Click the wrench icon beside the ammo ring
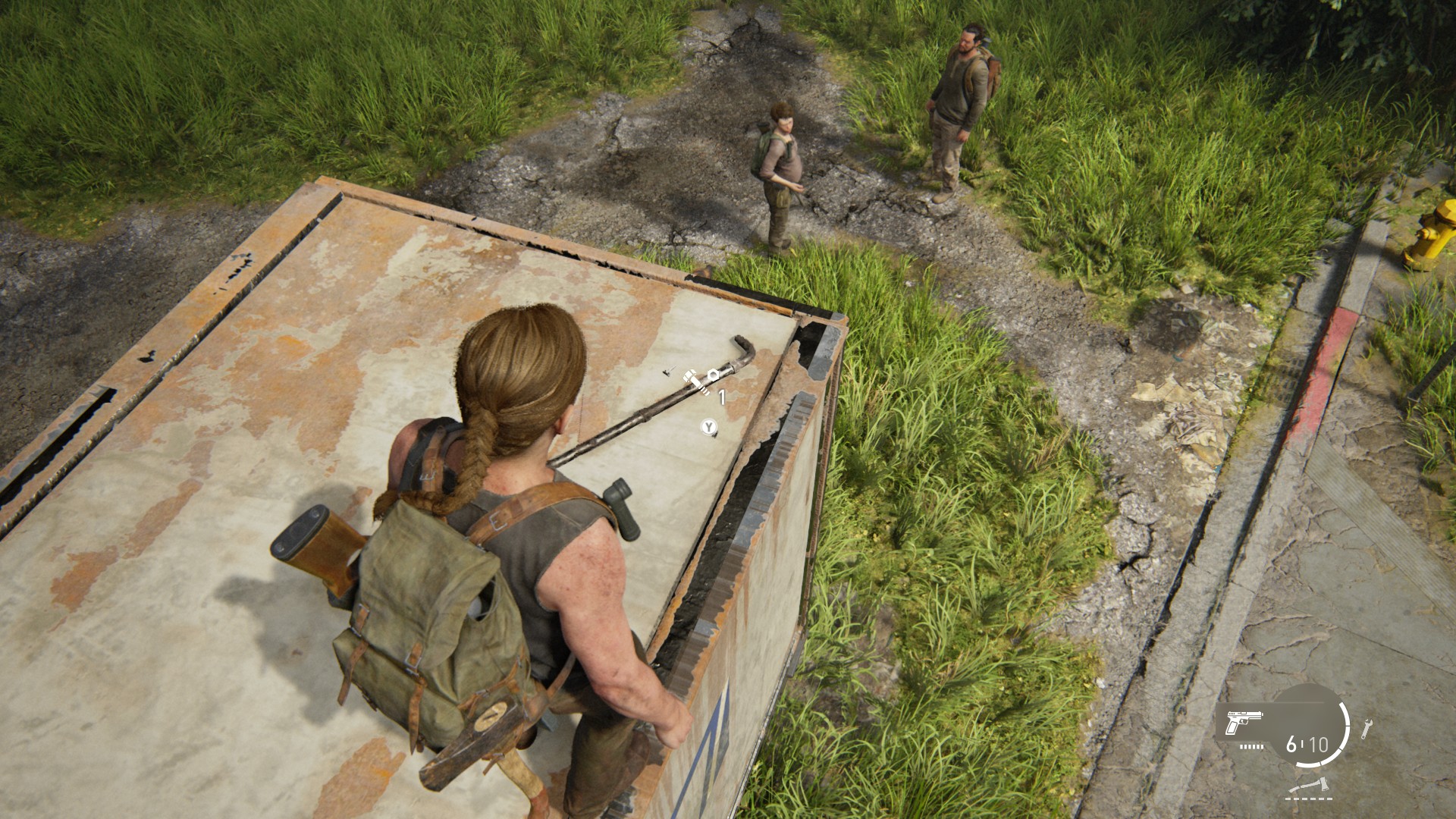1456x819 pixels. pos(1366,729)
